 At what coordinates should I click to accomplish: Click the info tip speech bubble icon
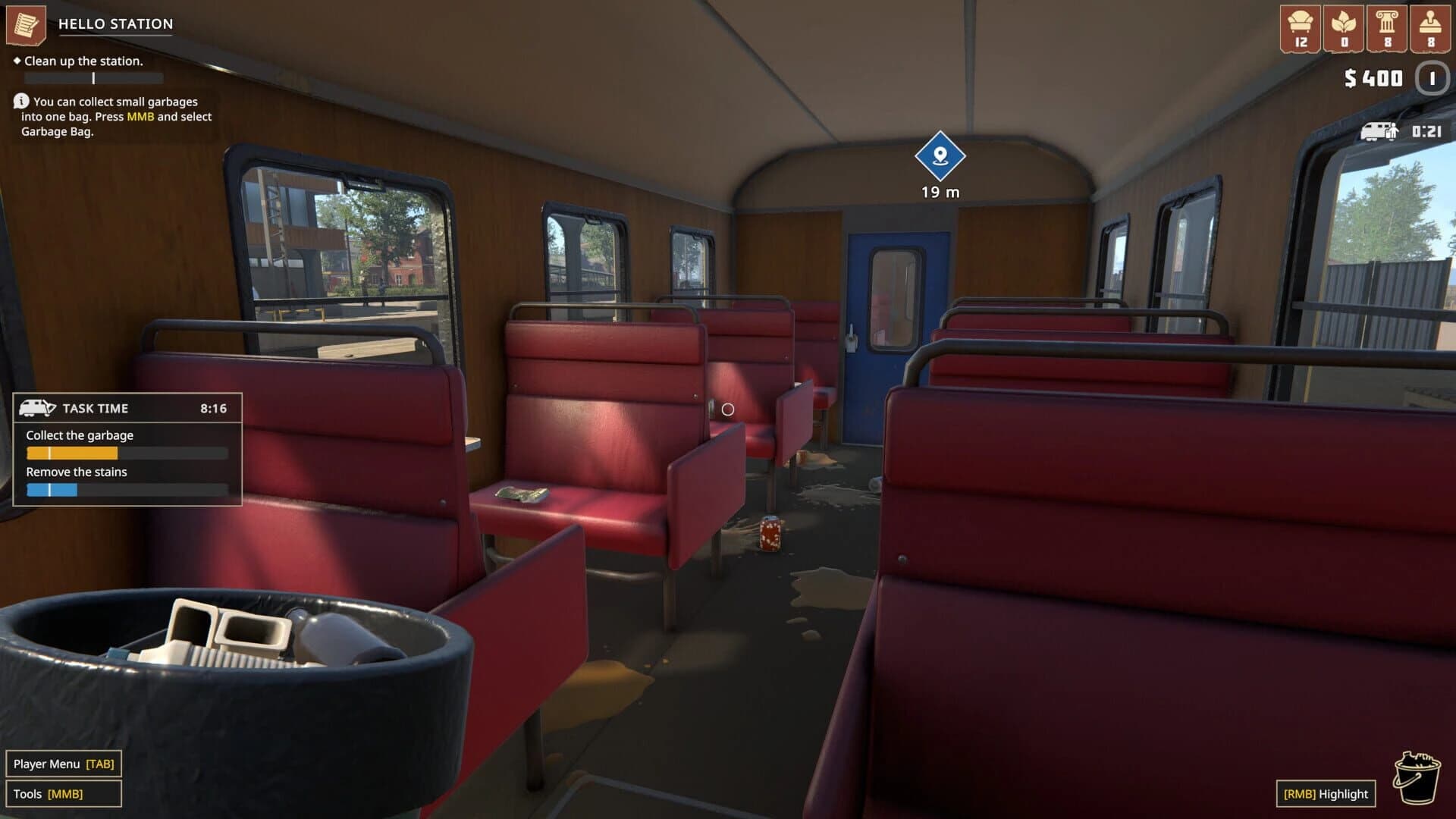[x=20, y=101]
